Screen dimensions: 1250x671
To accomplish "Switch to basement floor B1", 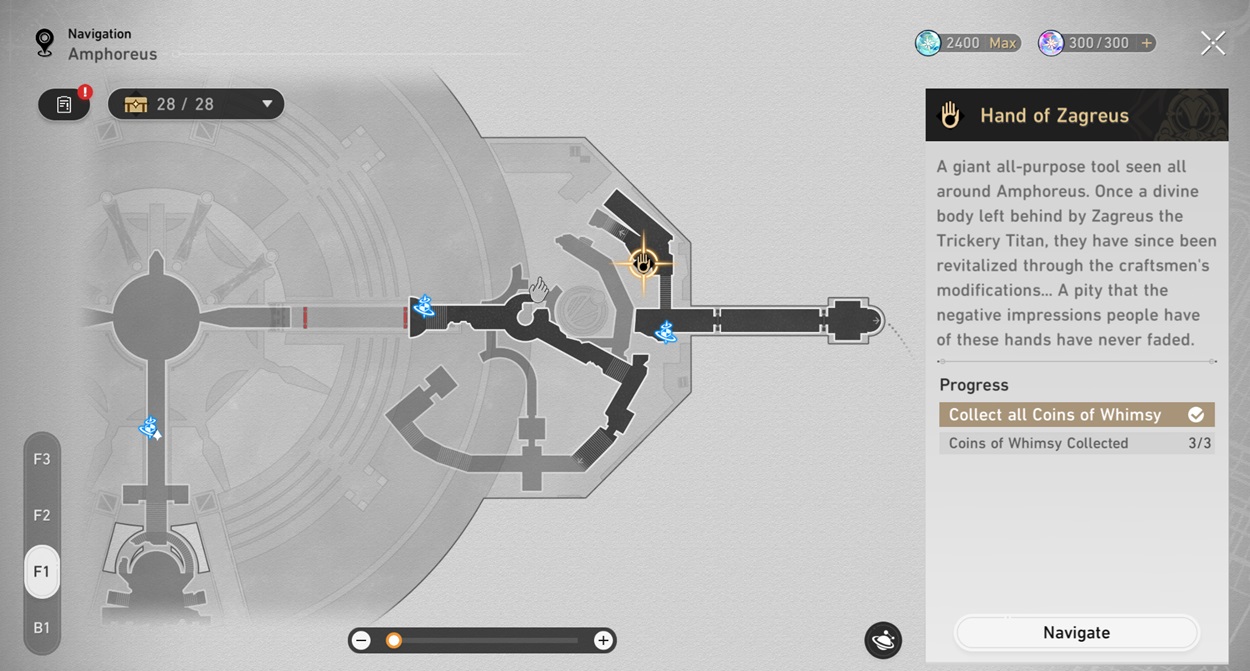I will [42, 628].
